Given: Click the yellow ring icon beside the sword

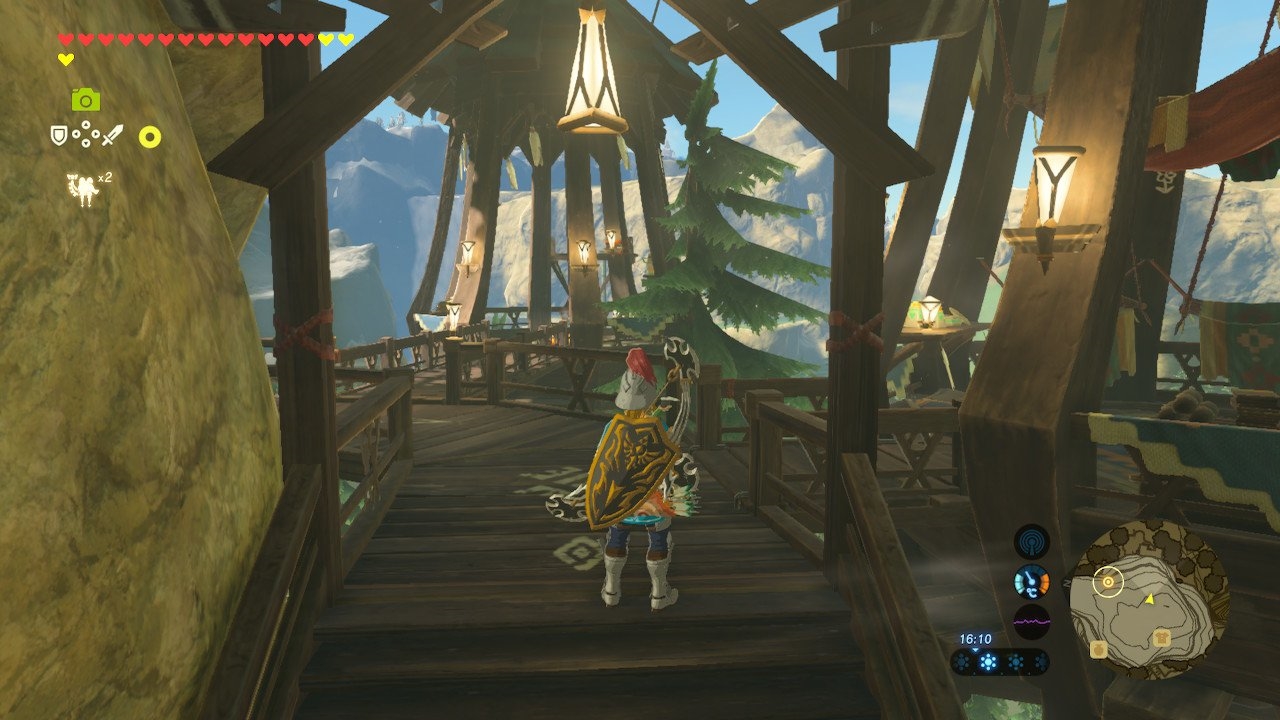Looking at the screenshot, I should coord(149,137).
